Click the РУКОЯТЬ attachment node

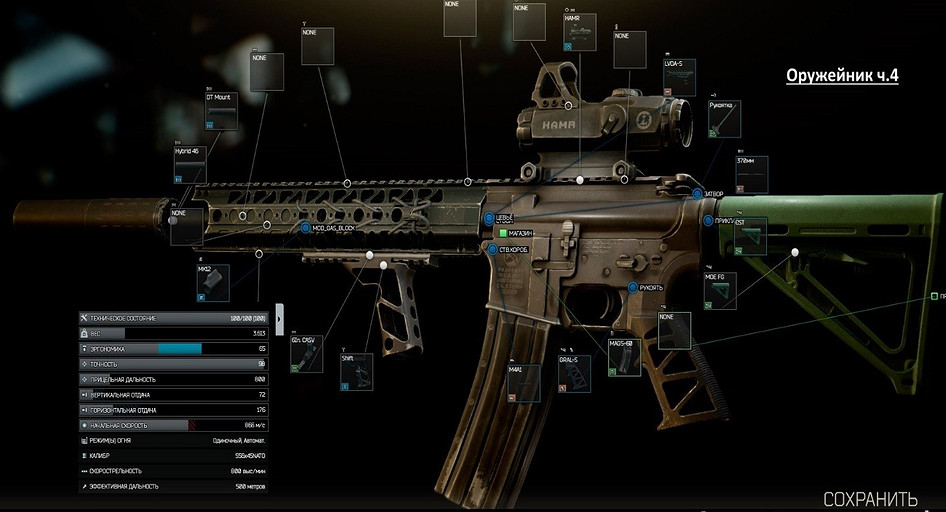[x=632, y=287]
